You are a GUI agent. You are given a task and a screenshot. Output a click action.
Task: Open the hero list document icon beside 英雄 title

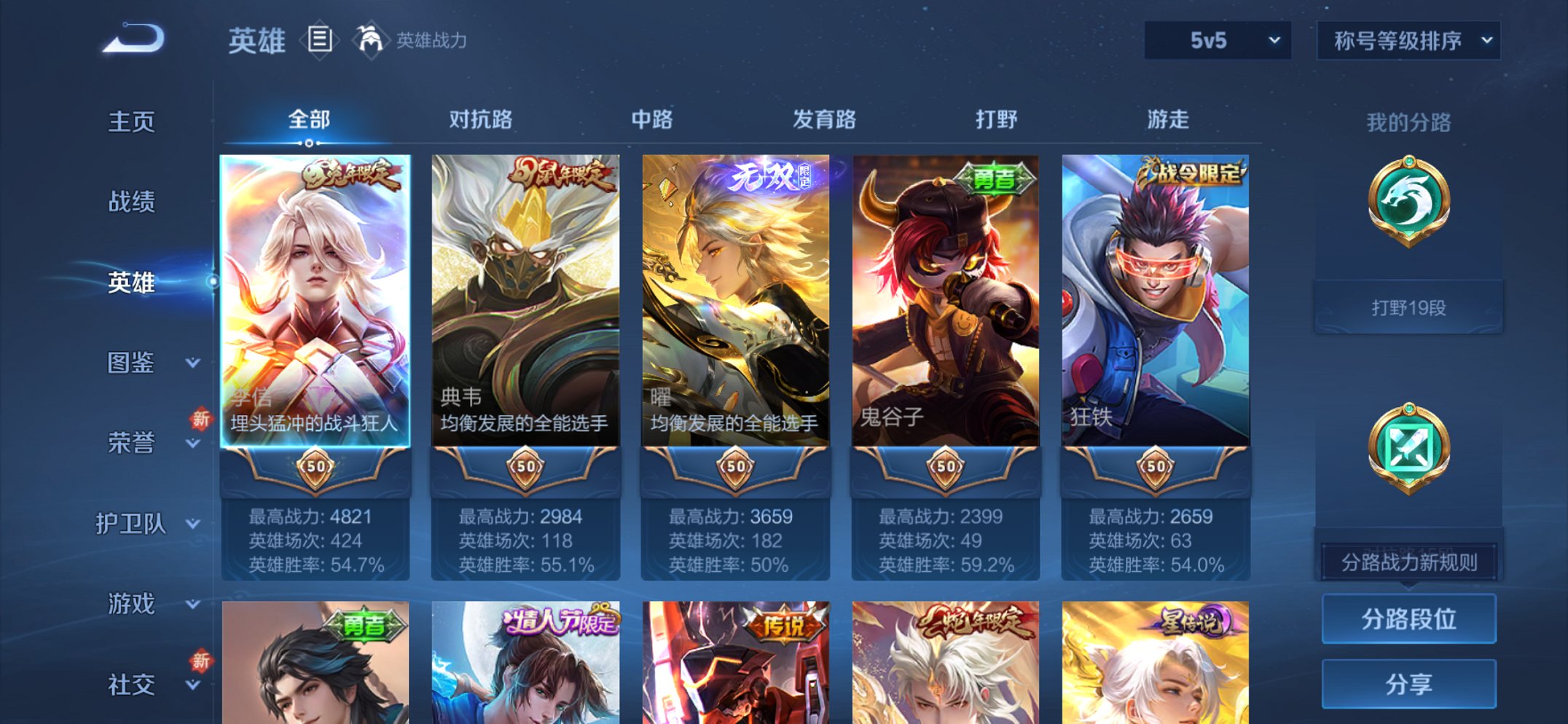[321, 41]
